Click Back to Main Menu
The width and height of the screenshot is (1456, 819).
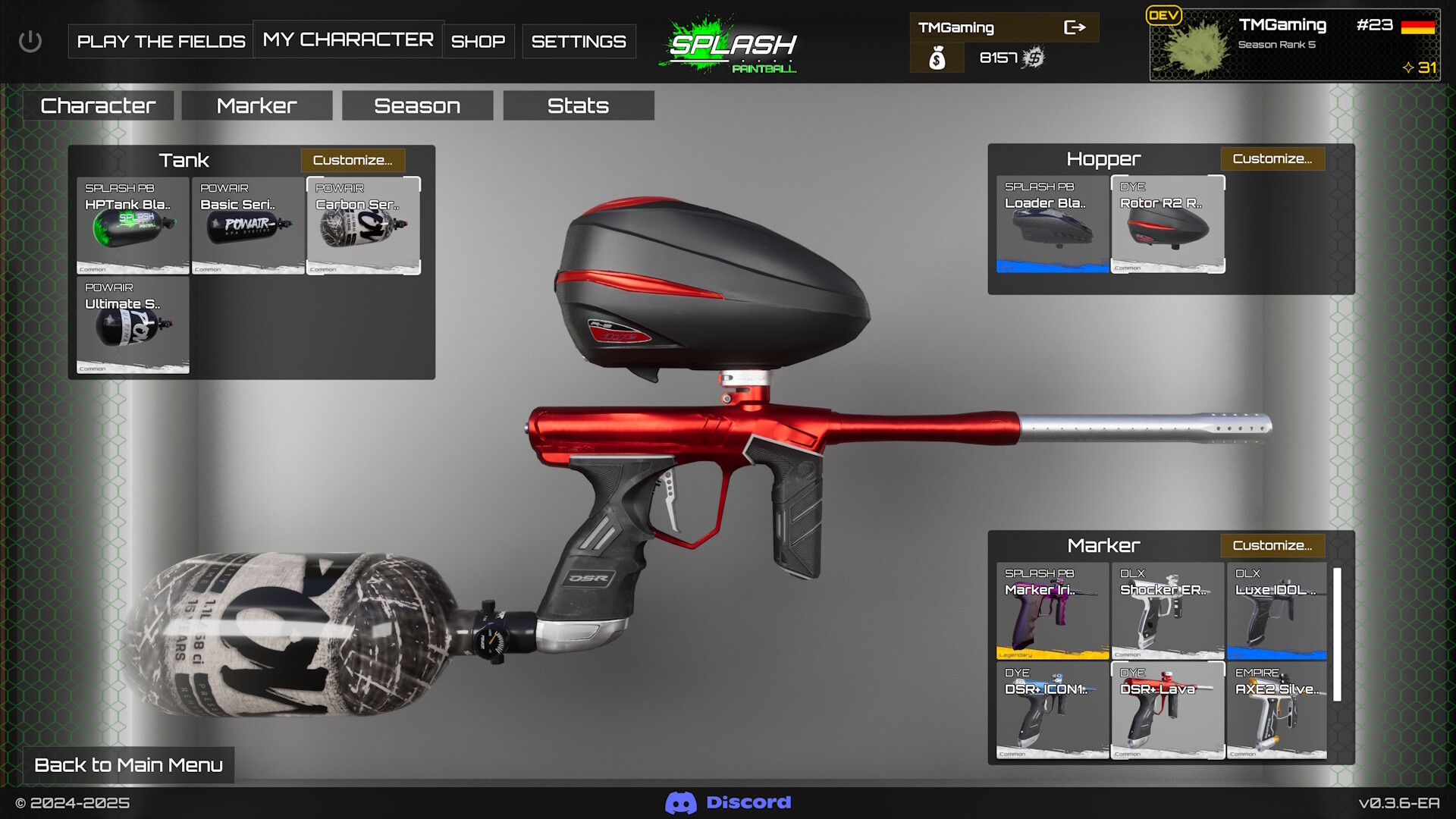tap(127, 765)
